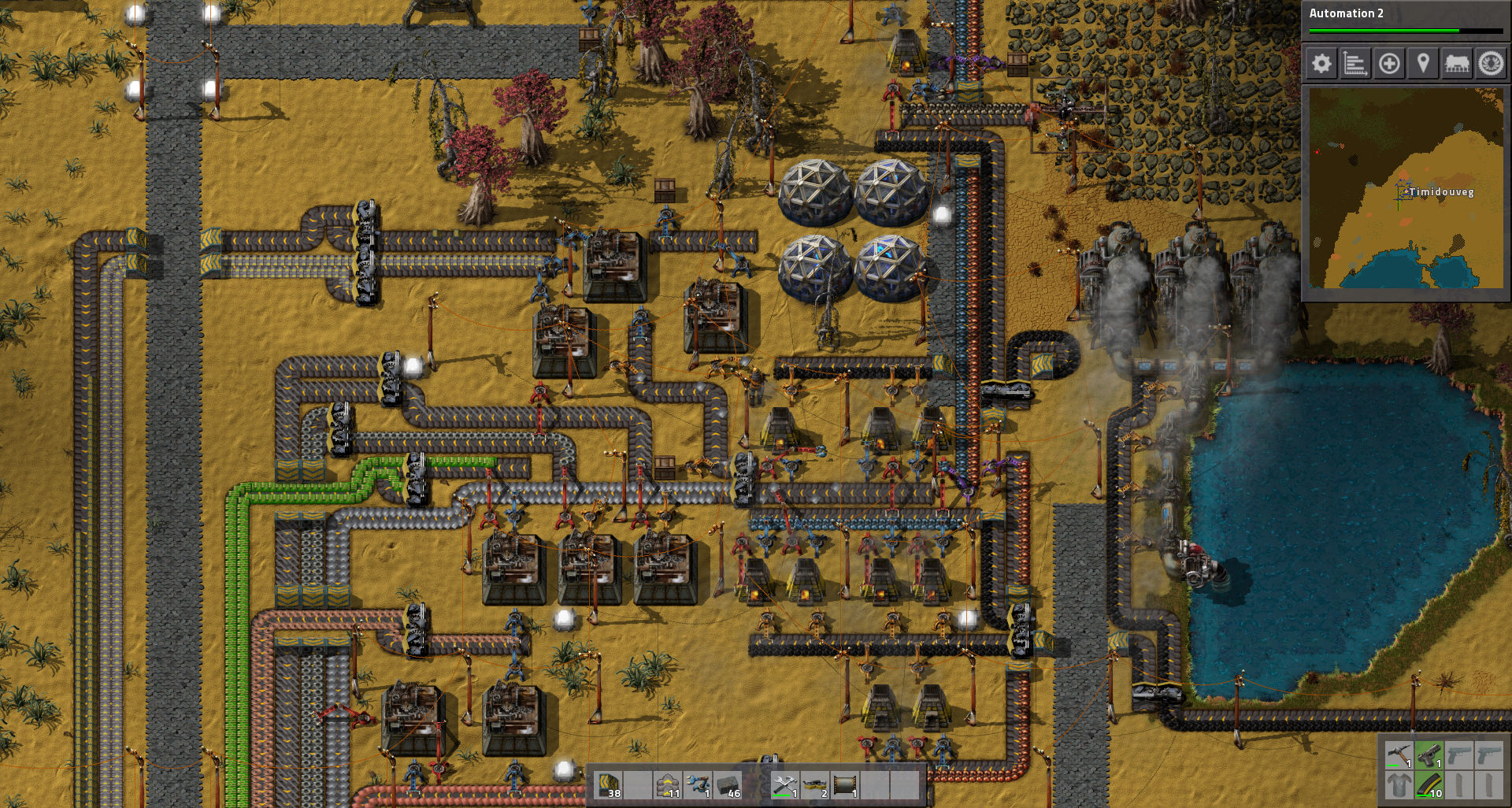
Task: Choose the stone brick stack of 46
Action: (x=728, y=785)
